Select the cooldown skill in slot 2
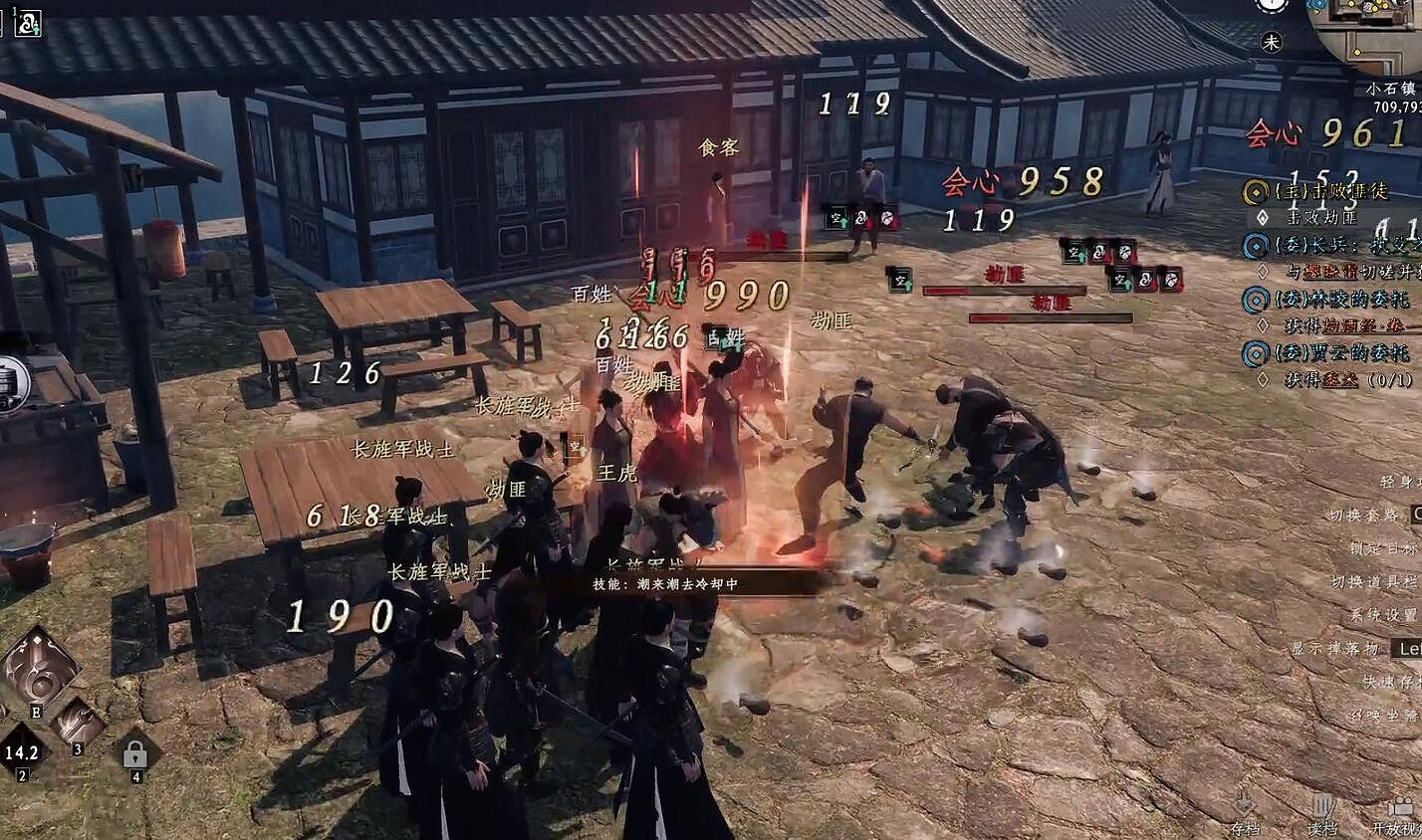 point(22,749)
